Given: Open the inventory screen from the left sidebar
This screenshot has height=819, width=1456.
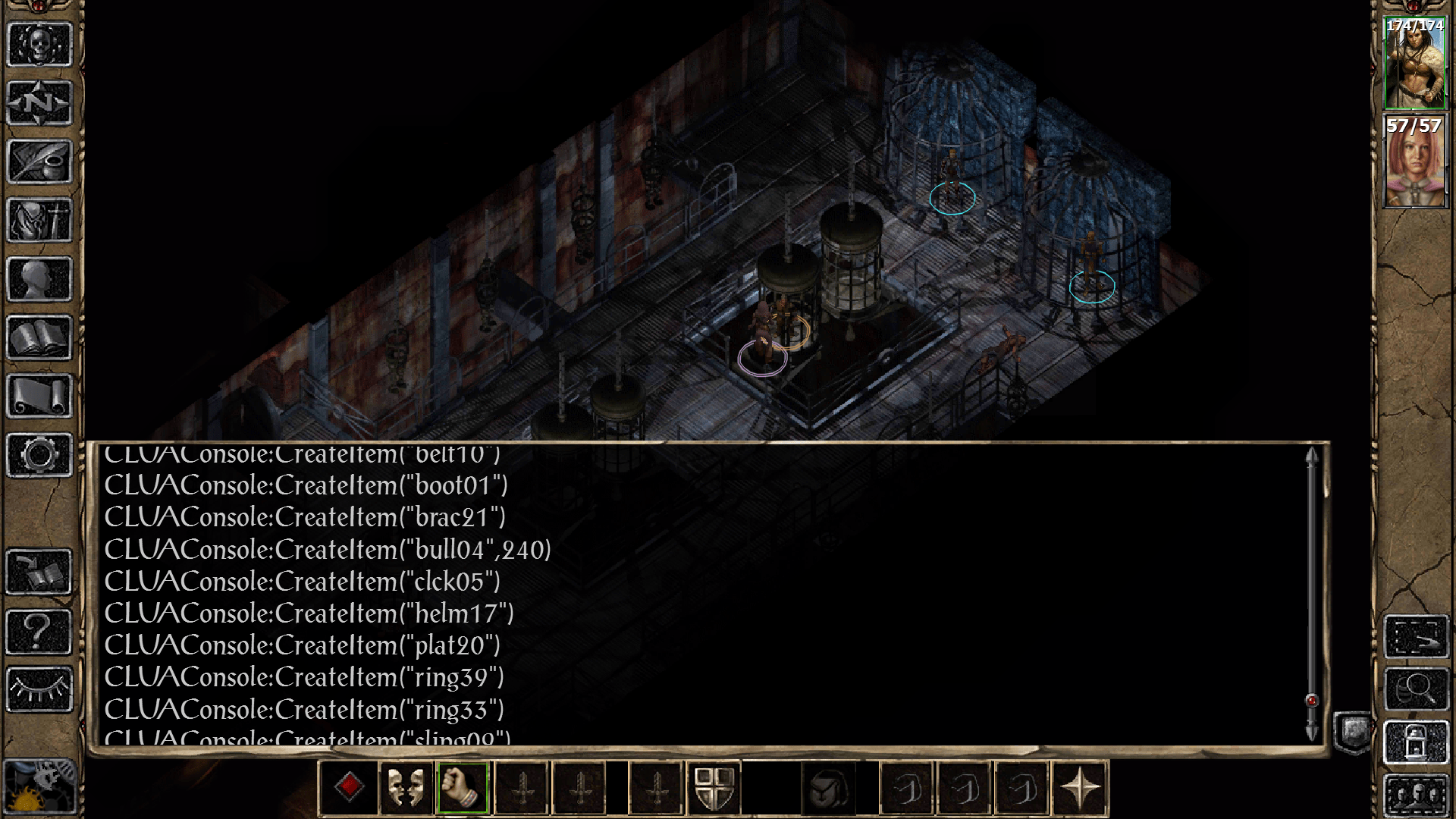Looking at the screenshot, I should (x=39, y=220).
